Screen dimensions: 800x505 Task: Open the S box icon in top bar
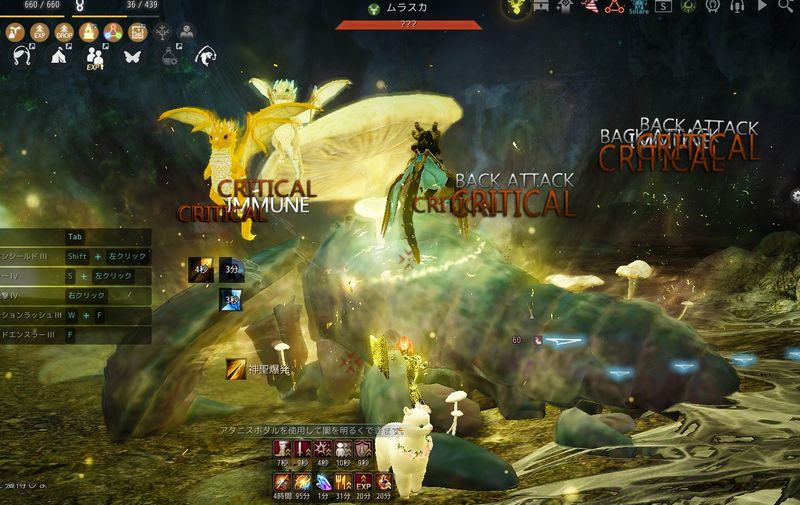[663, 9]
